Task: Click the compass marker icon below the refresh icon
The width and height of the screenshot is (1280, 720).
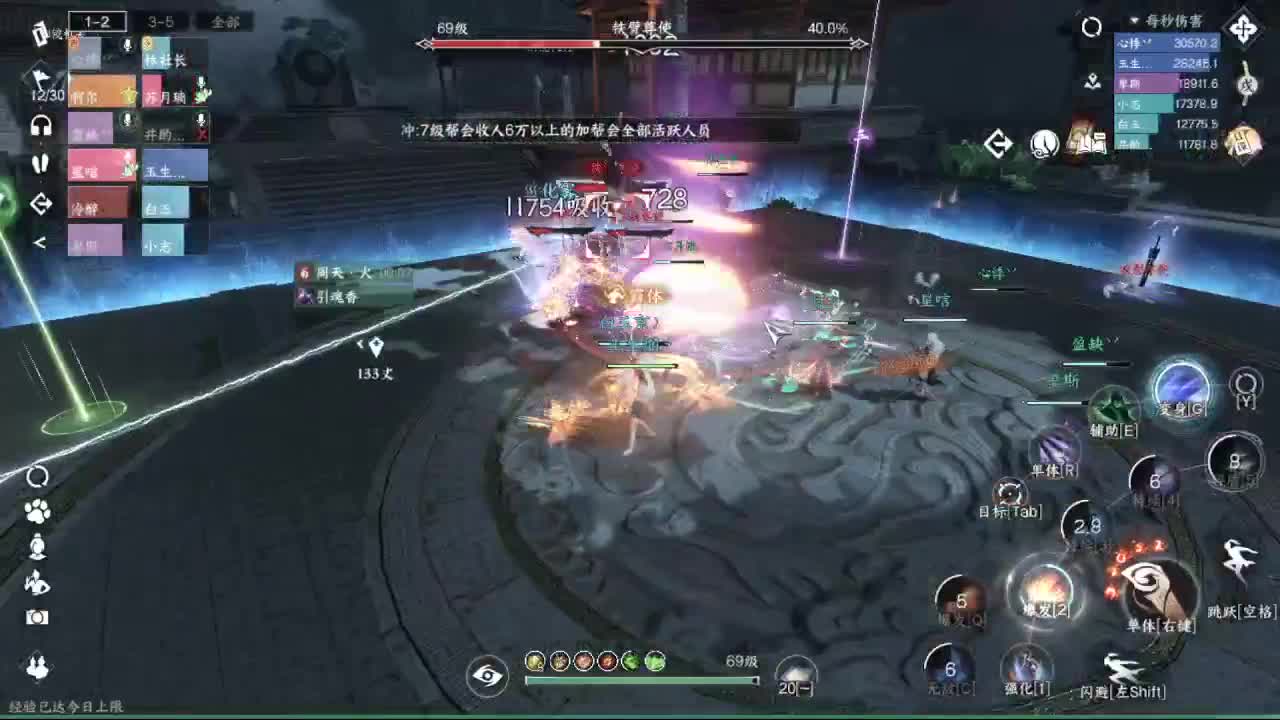Action: [x=1093, y=82]
